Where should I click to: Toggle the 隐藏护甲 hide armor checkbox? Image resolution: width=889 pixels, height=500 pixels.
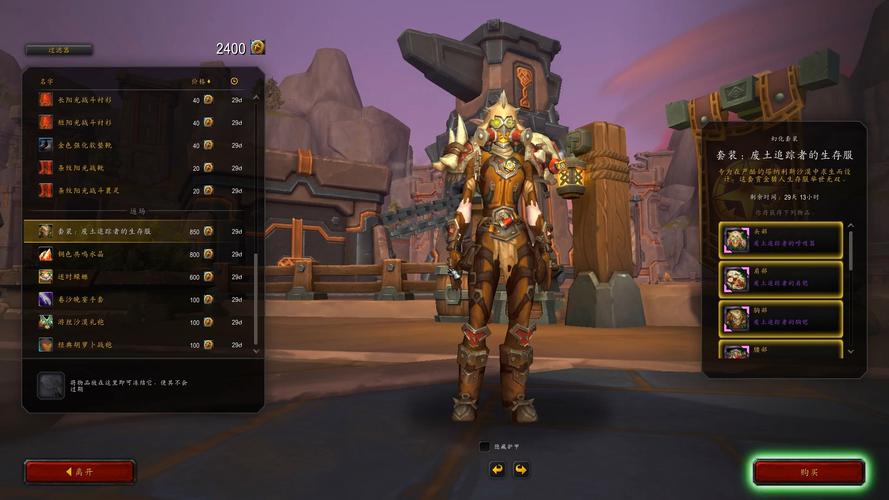(x=485, y=447)
